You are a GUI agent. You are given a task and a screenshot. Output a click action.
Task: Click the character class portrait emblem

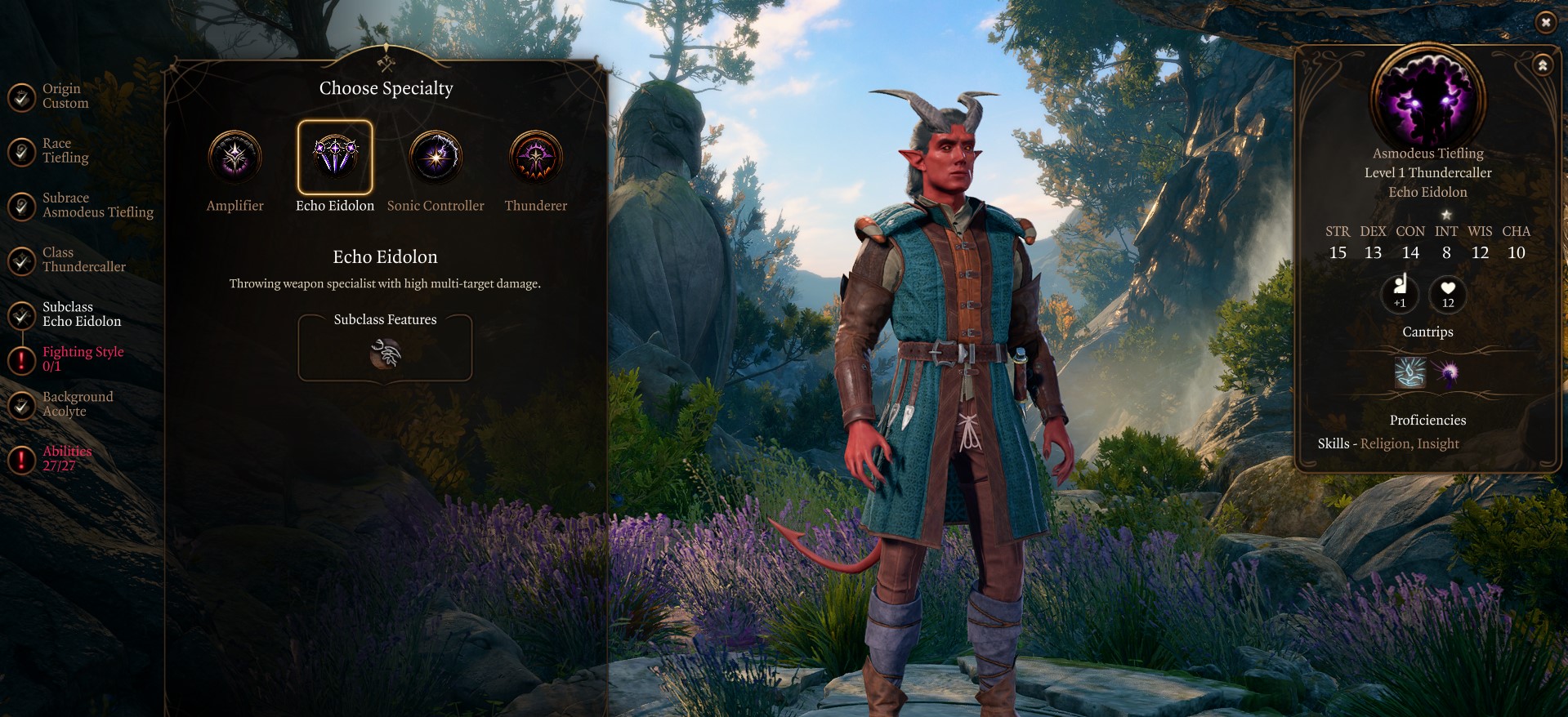1428,98
